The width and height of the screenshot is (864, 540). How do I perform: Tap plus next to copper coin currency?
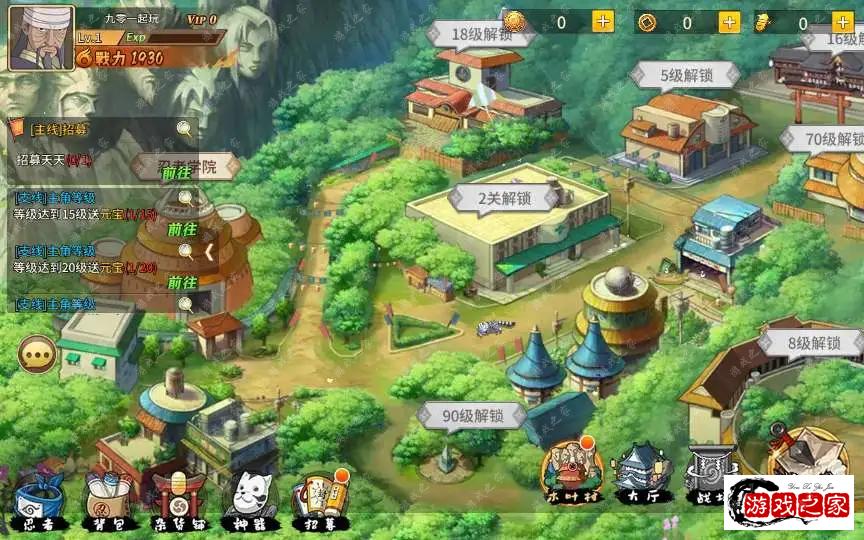[729, 21]
